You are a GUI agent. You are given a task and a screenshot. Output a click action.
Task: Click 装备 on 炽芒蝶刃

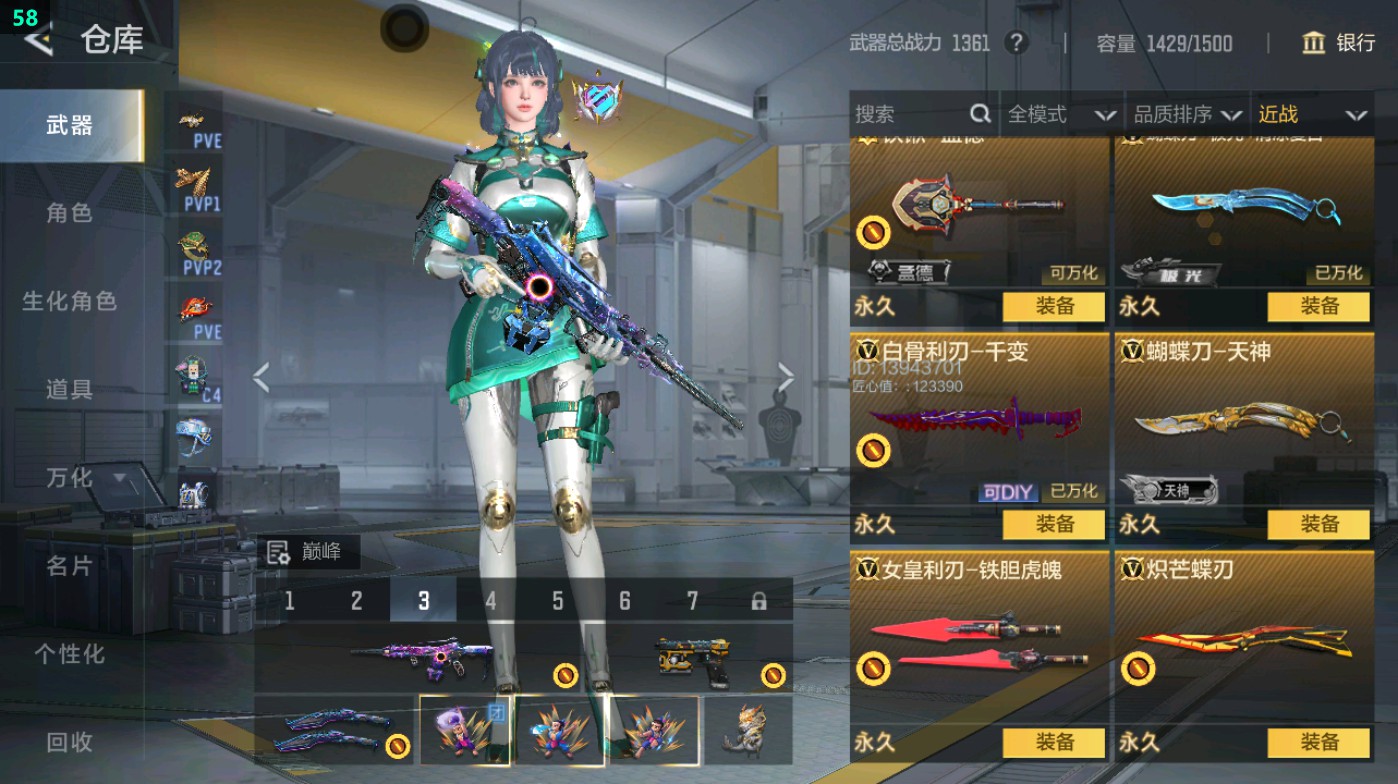click(x=1320, y=743)
